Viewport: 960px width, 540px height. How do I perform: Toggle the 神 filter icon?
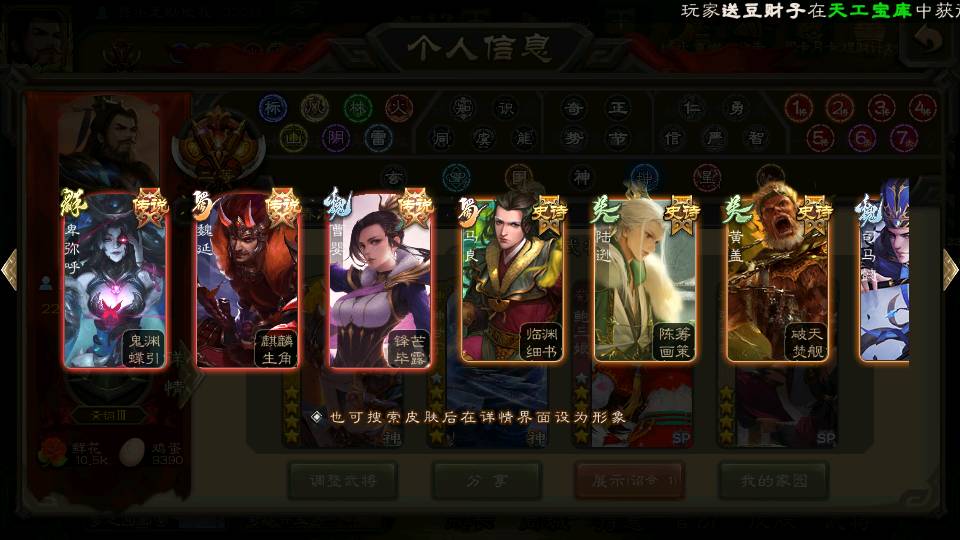coord(581,177)
